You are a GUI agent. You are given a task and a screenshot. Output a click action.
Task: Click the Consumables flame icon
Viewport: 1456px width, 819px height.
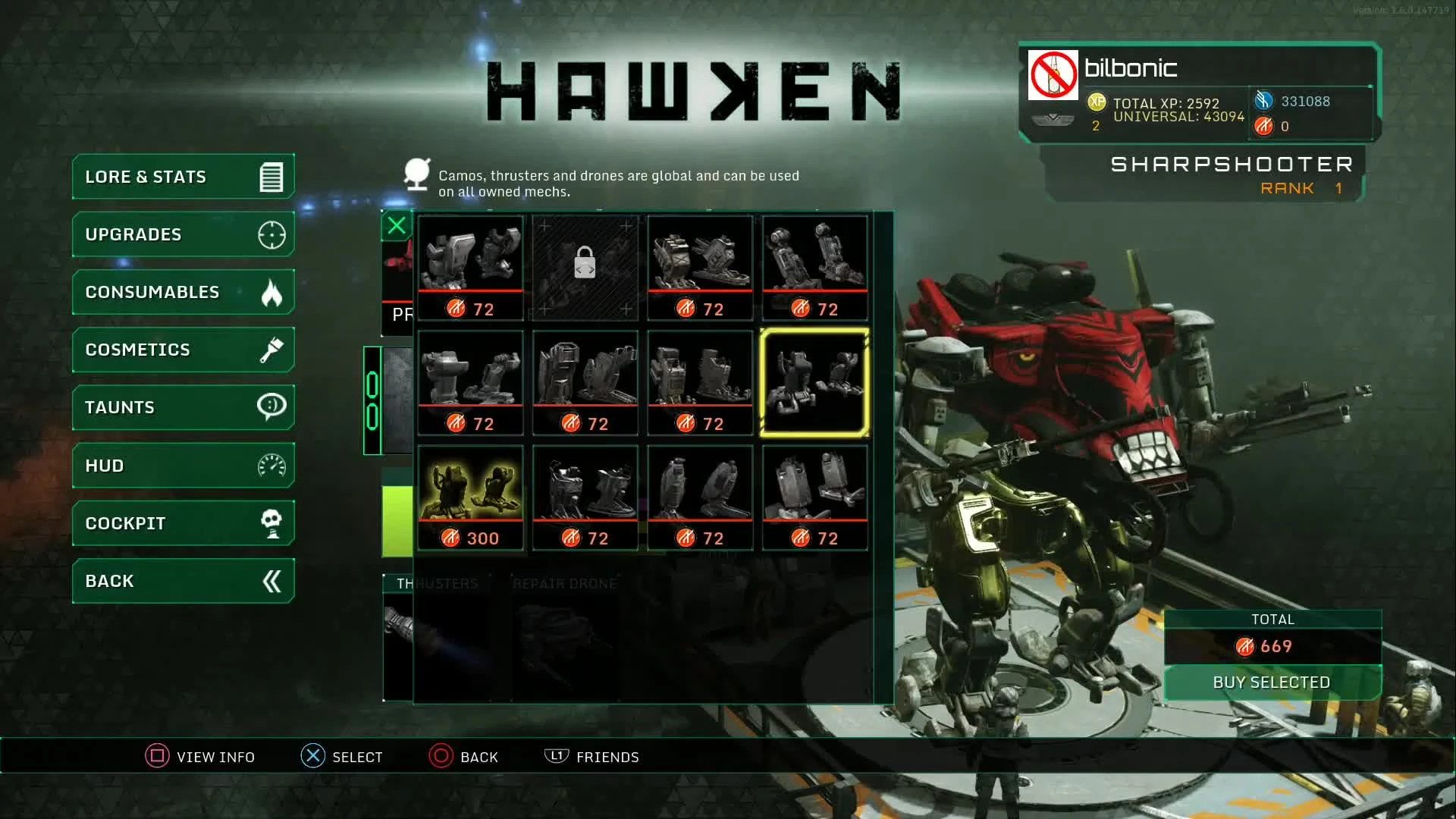[271, 291]
